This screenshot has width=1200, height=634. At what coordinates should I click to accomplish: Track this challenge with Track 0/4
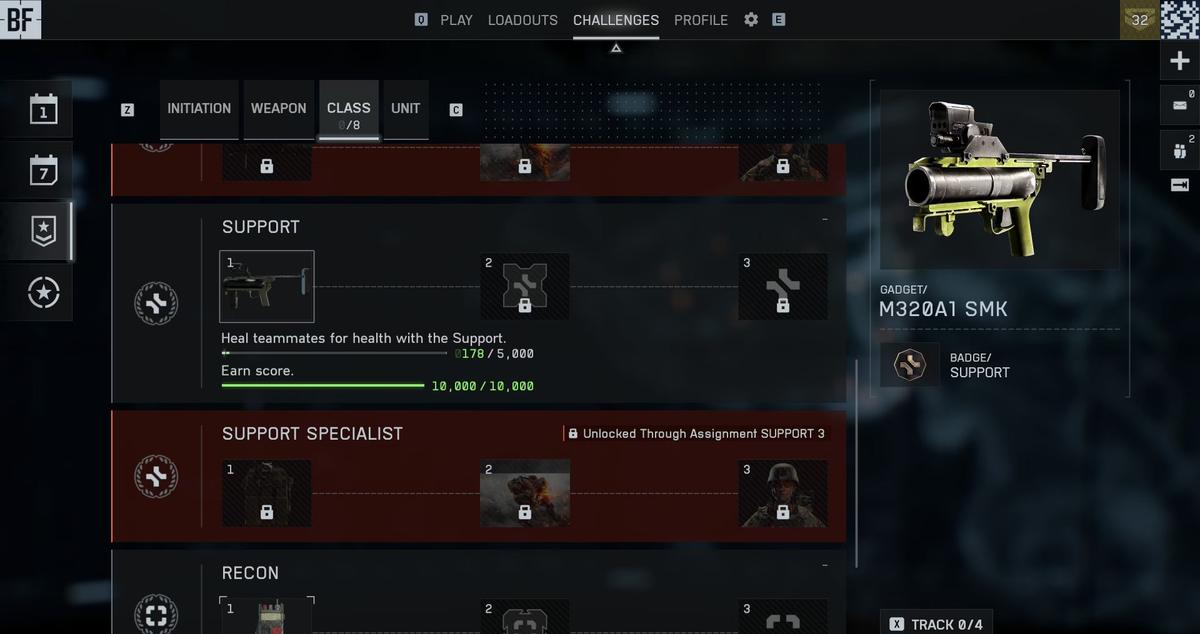937,624
